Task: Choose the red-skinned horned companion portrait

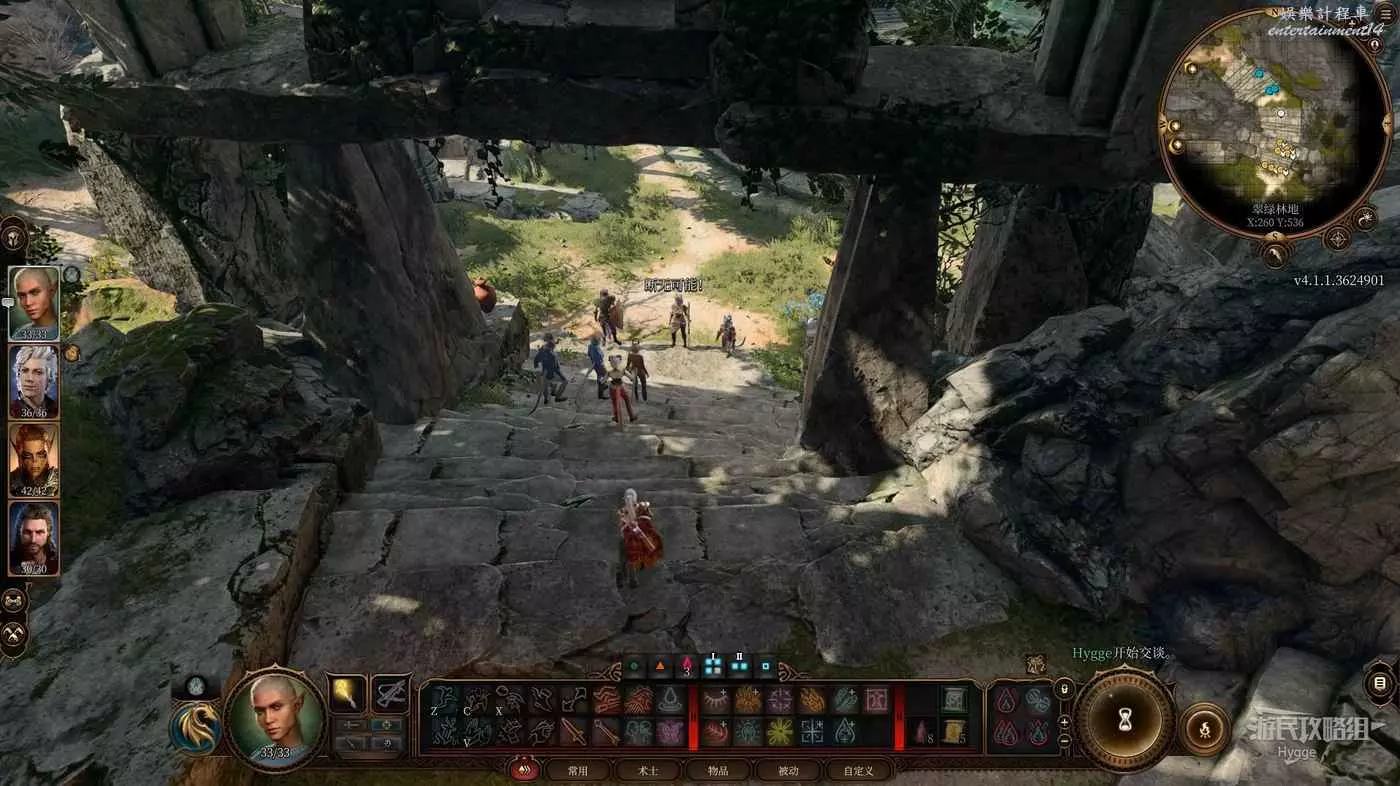Action: point(34,458)
